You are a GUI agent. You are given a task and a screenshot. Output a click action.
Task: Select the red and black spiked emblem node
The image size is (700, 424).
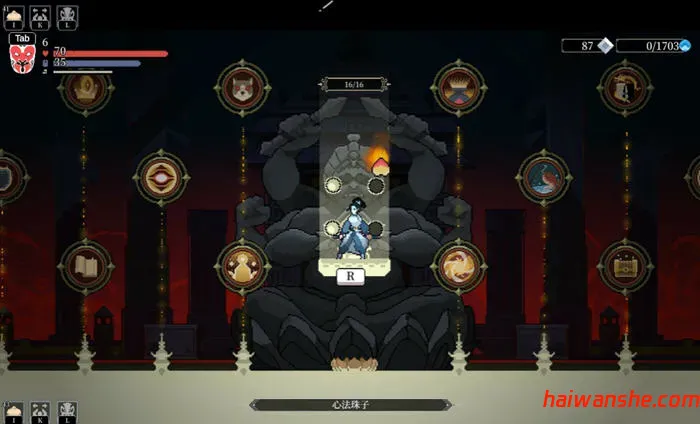(x=459, y=88)
